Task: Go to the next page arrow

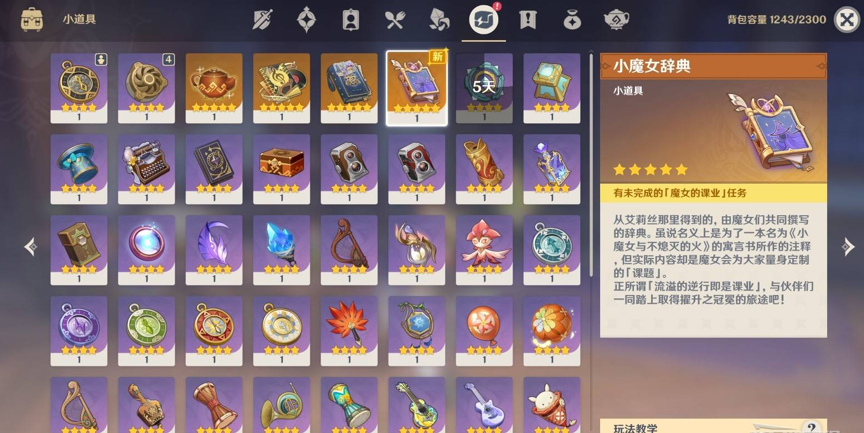Action: pos(848,247)
